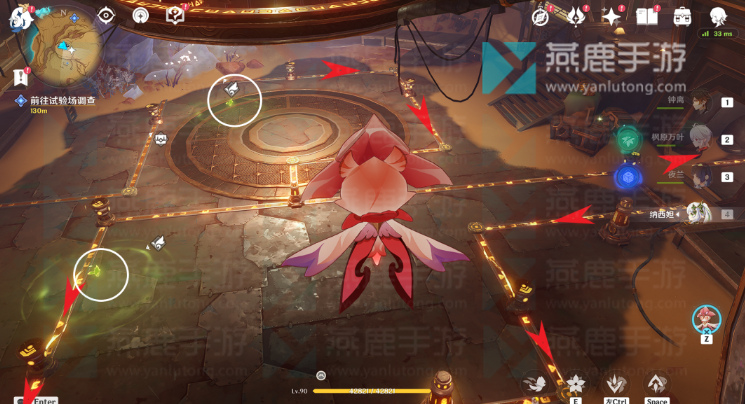
Task: Switch to party member 枫原万叶
Action: [702, 139]
